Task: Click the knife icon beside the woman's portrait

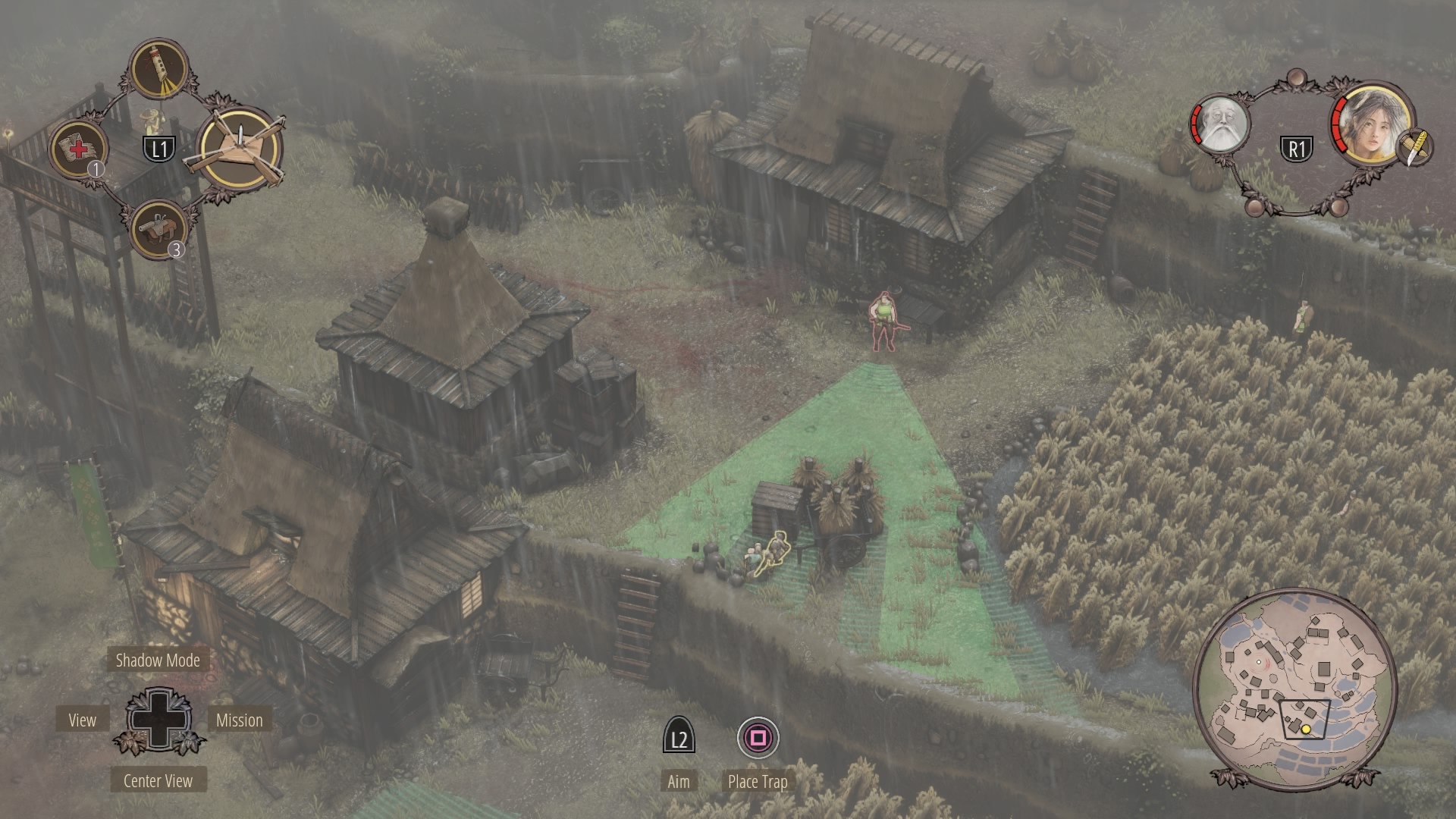Action: pyautogui.click(x=1413, y=146)
